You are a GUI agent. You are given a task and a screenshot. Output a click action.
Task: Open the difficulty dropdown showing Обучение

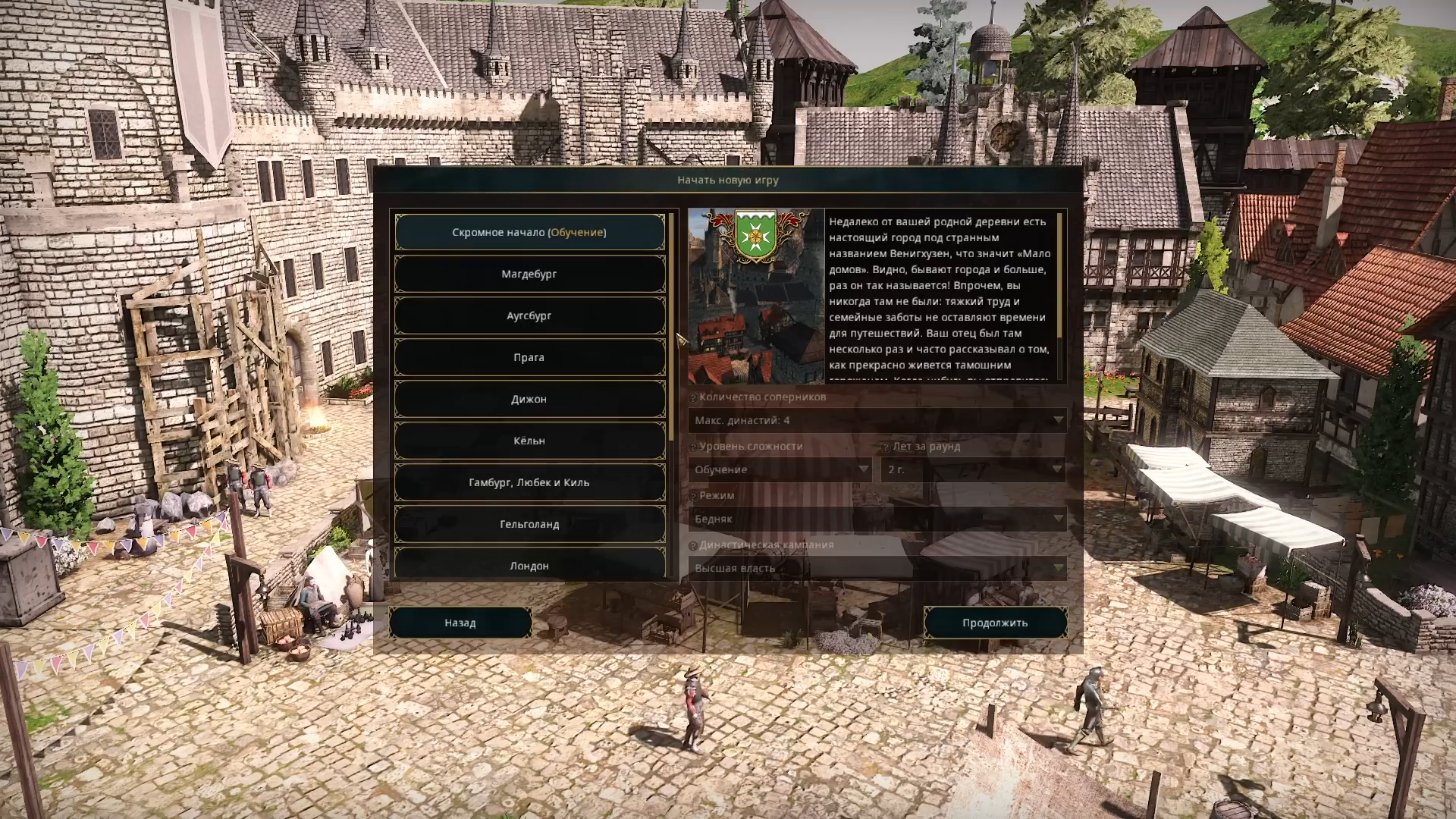pos(780,469)
